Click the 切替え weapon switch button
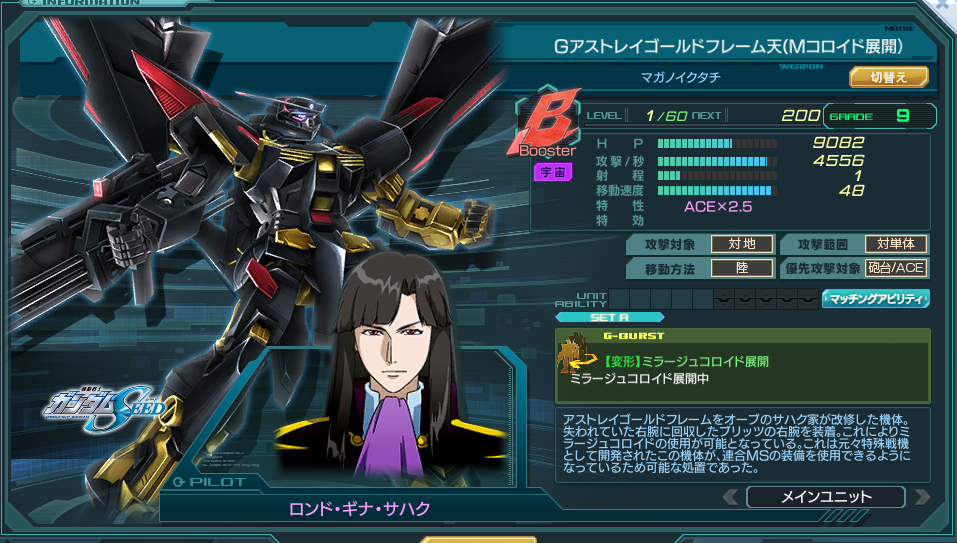The width and height of the screenshot is (957, 543). pos(889,77)
